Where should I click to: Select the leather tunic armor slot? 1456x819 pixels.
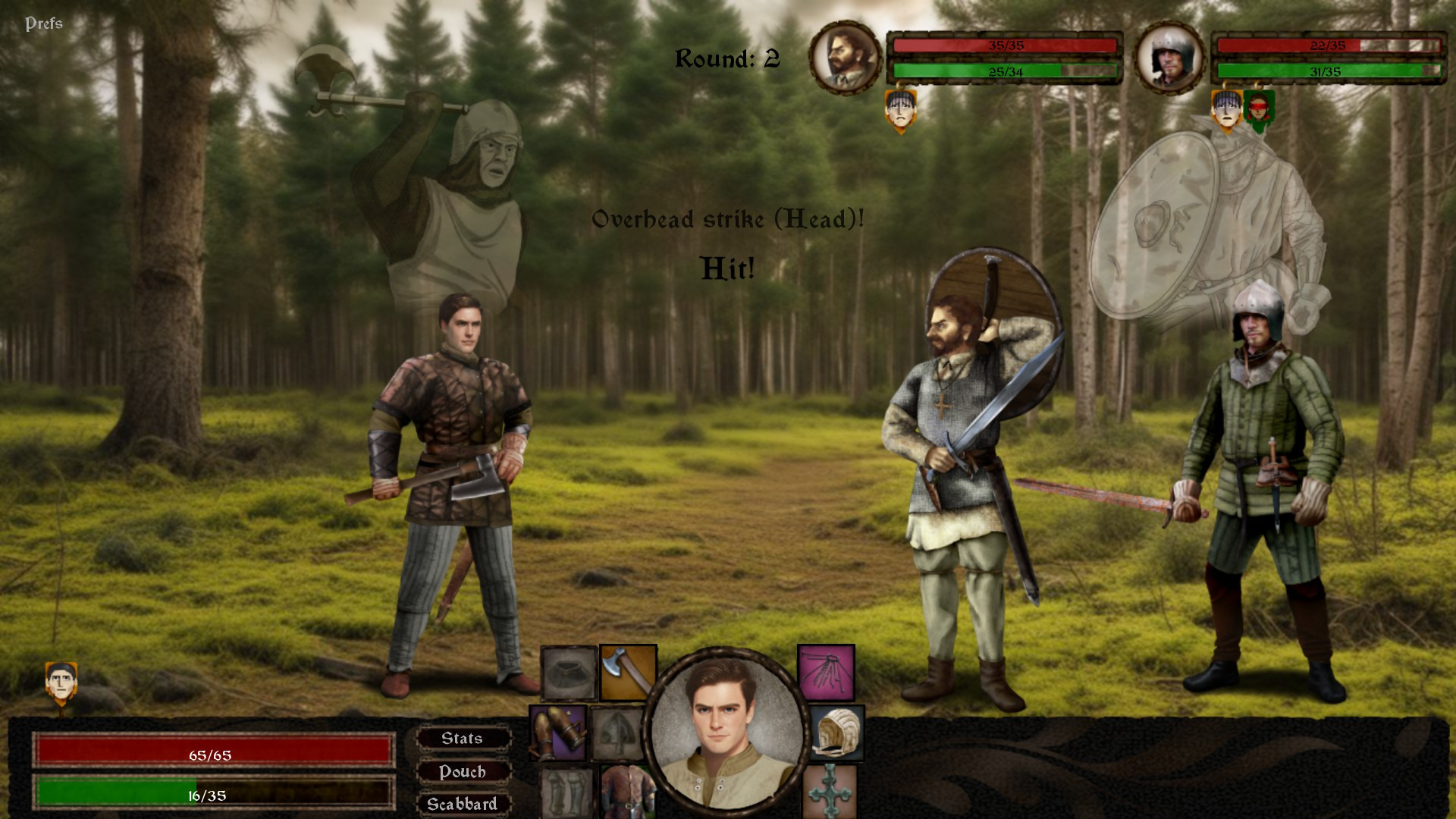tap(628, 792)
